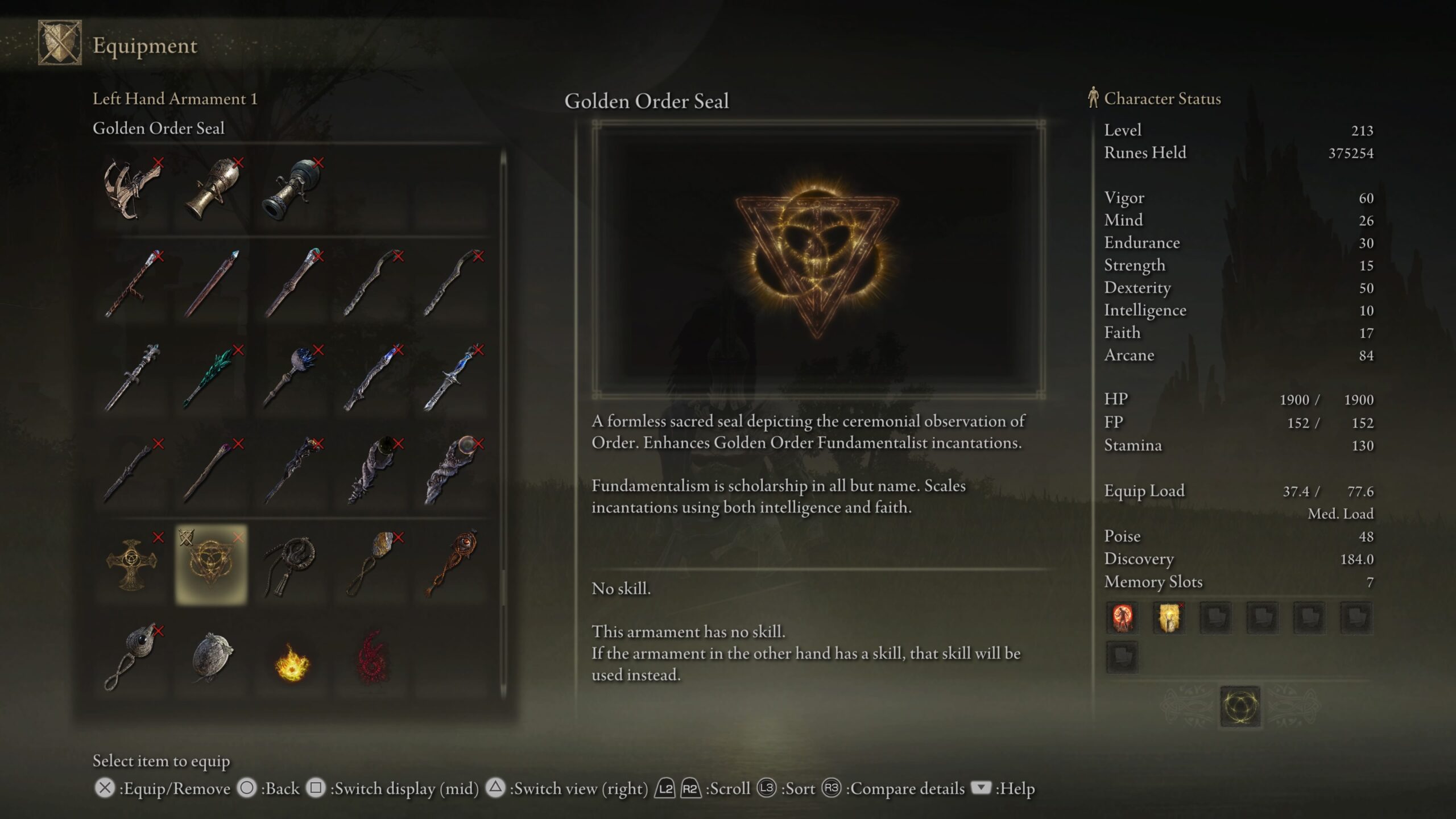Image resolution: width=1456 pixels, height=819 pixels.
Task: Select the round finger seal with loop
Action: (x=131, y=657)
